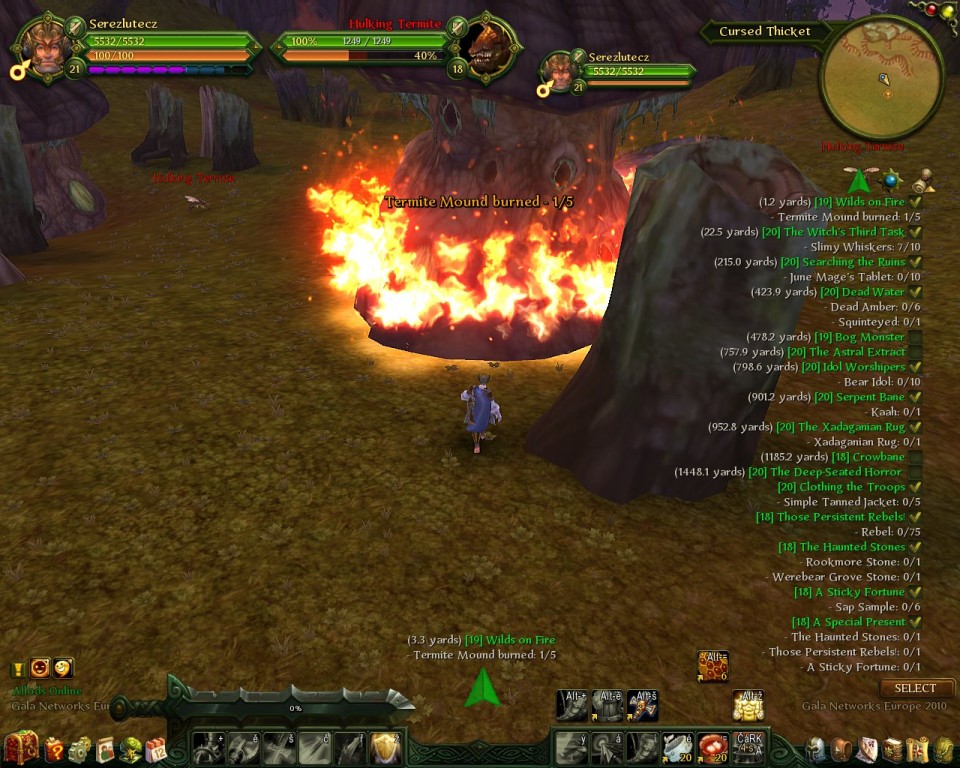This screenshot has width=960, height=768.
Task: Open the red treasure chest shop icon
Action: [21, 748]
